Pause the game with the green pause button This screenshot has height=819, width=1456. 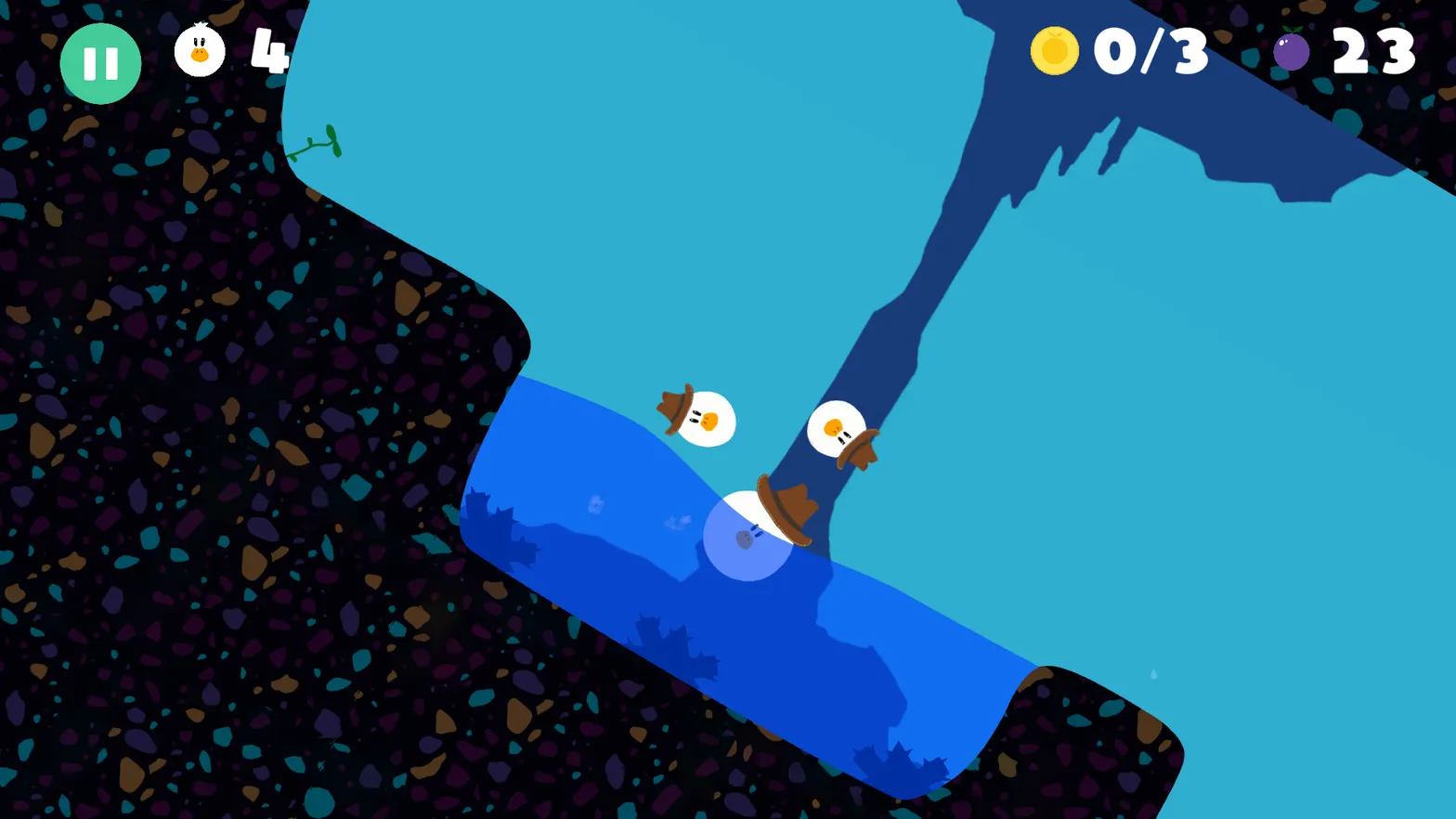(100, 62)
